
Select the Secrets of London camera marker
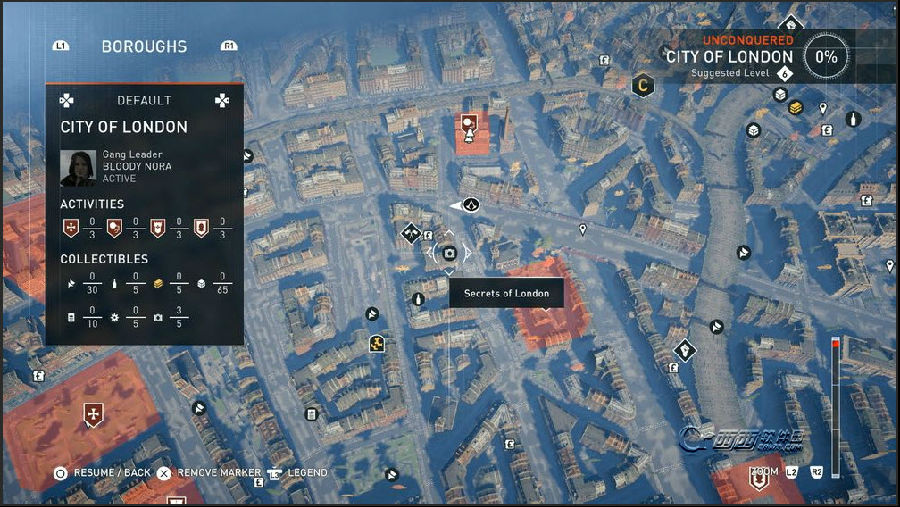pos(449,254)
